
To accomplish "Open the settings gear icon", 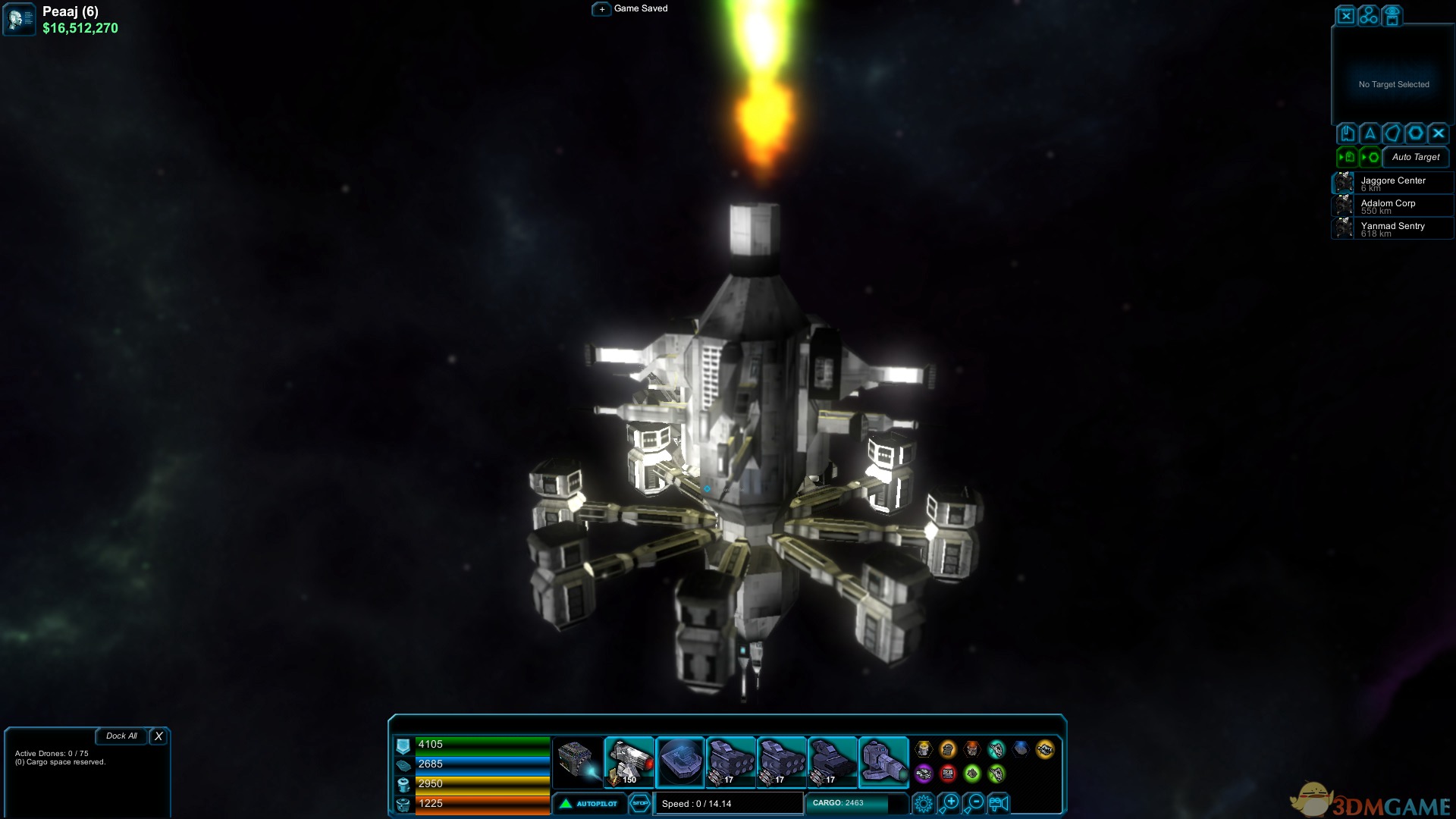I will point(924,802).
